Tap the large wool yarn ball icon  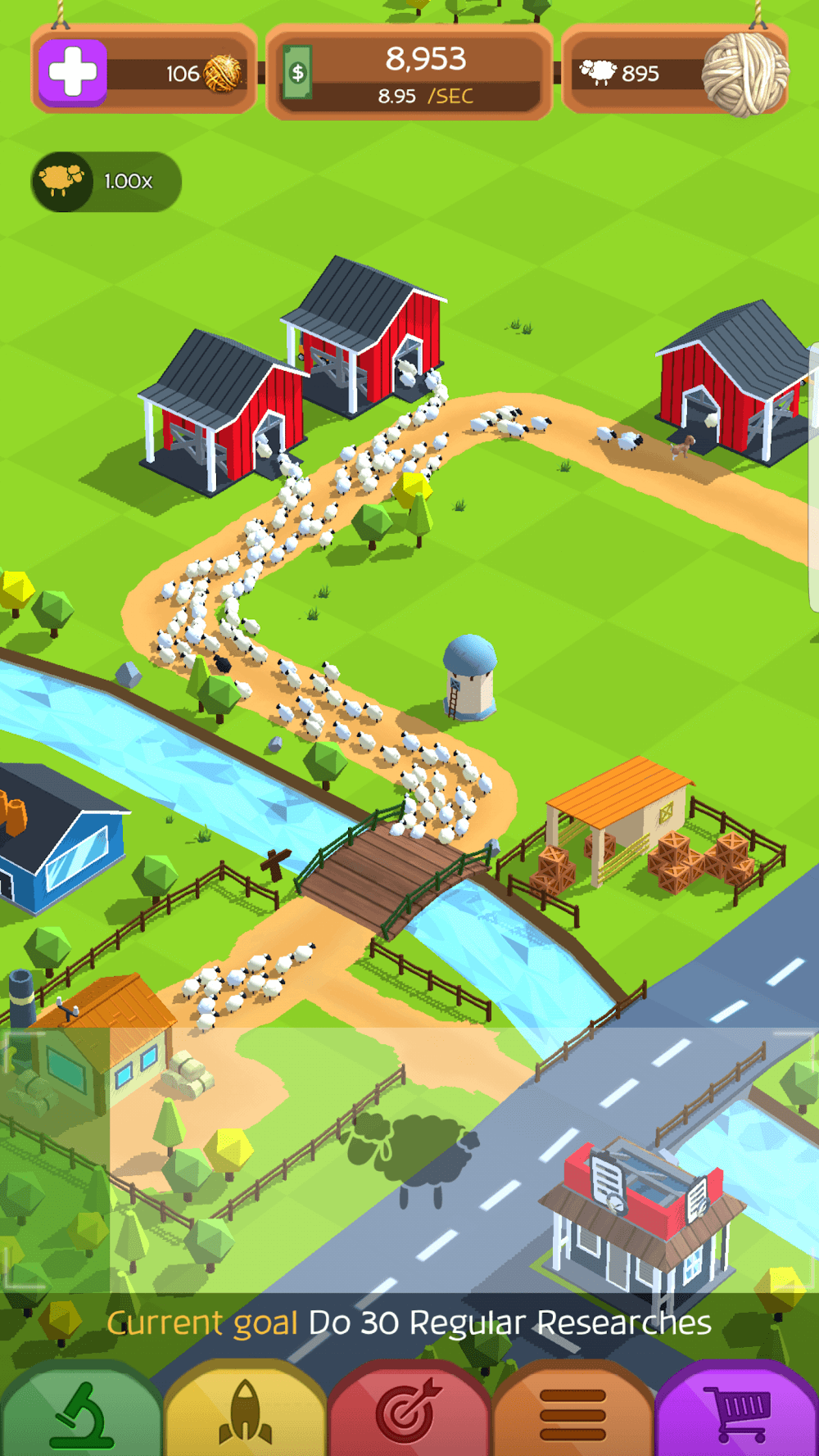pyautogui.click(x=744, y=74)
